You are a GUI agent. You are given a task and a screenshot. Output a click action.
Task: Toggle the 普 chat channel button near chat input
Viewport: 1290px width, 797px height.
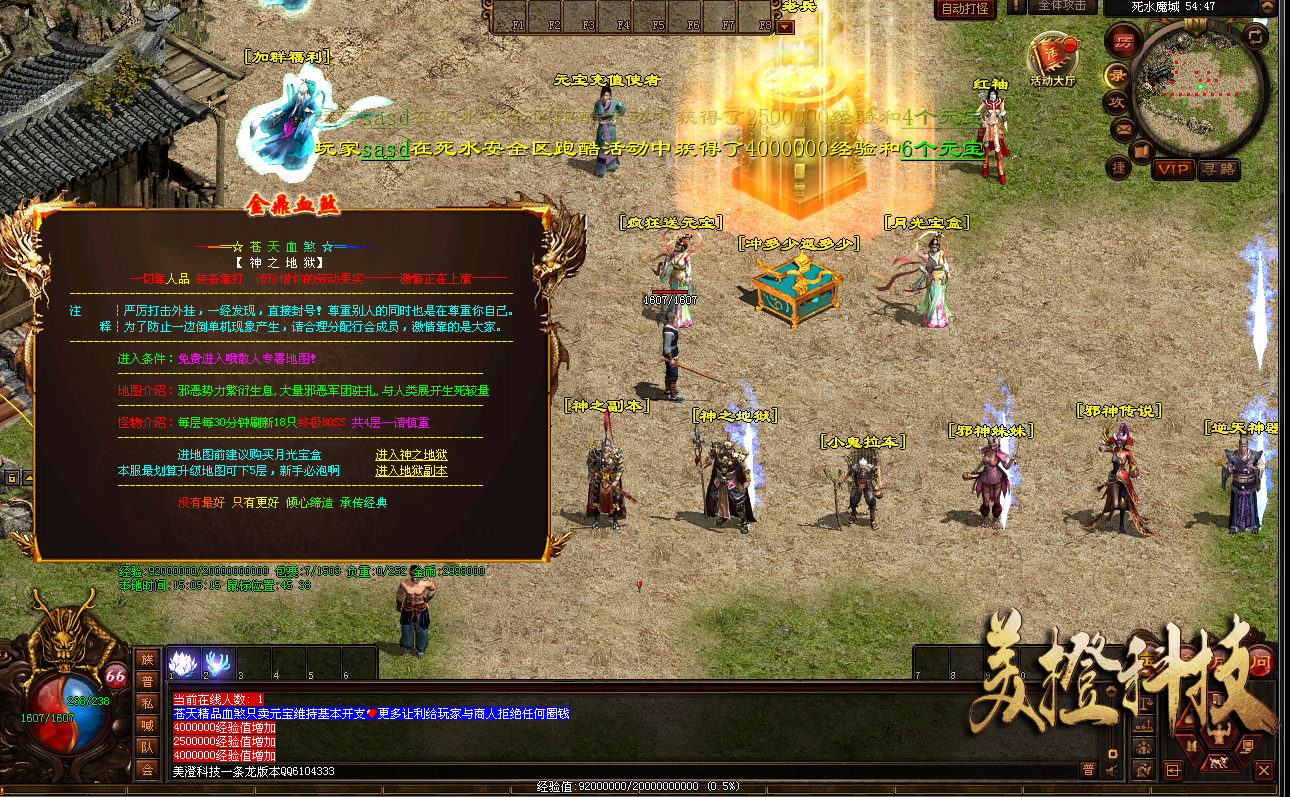point(1089,769)
